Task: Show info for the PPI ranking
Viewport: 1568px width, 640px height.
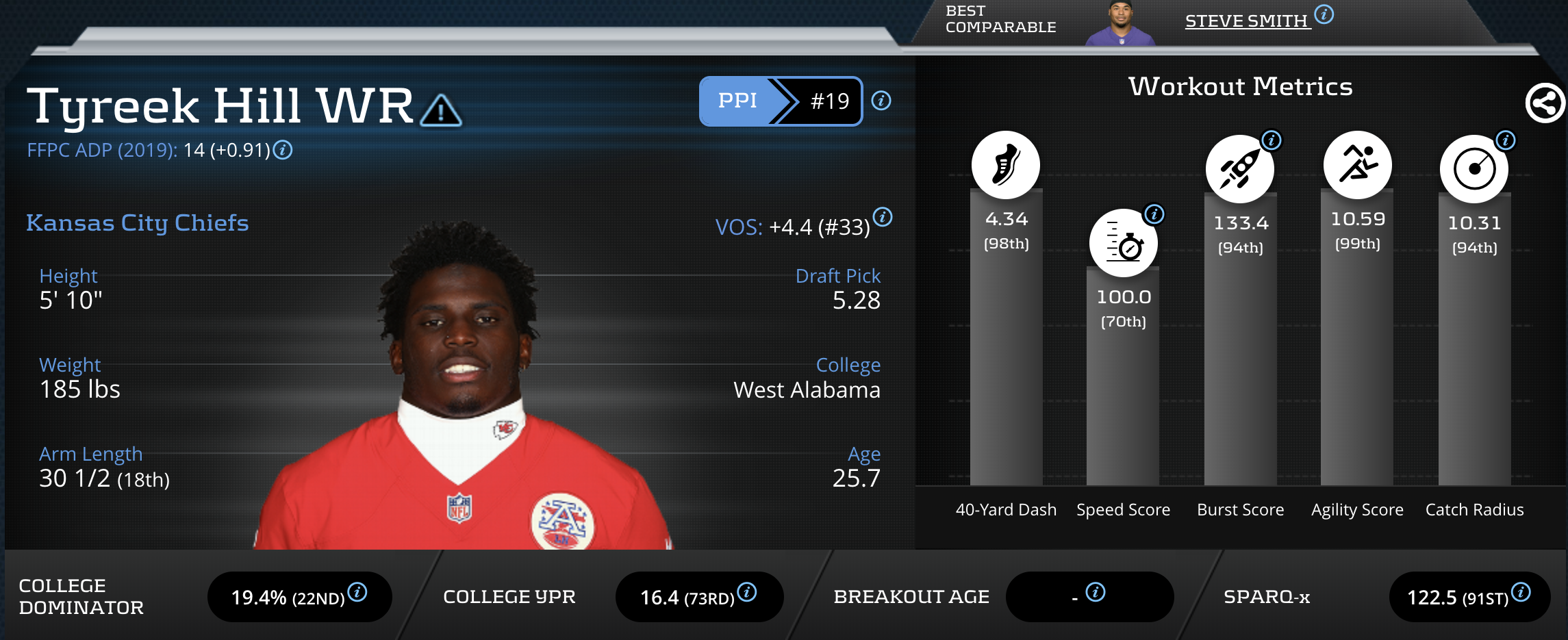Action: 881,101
